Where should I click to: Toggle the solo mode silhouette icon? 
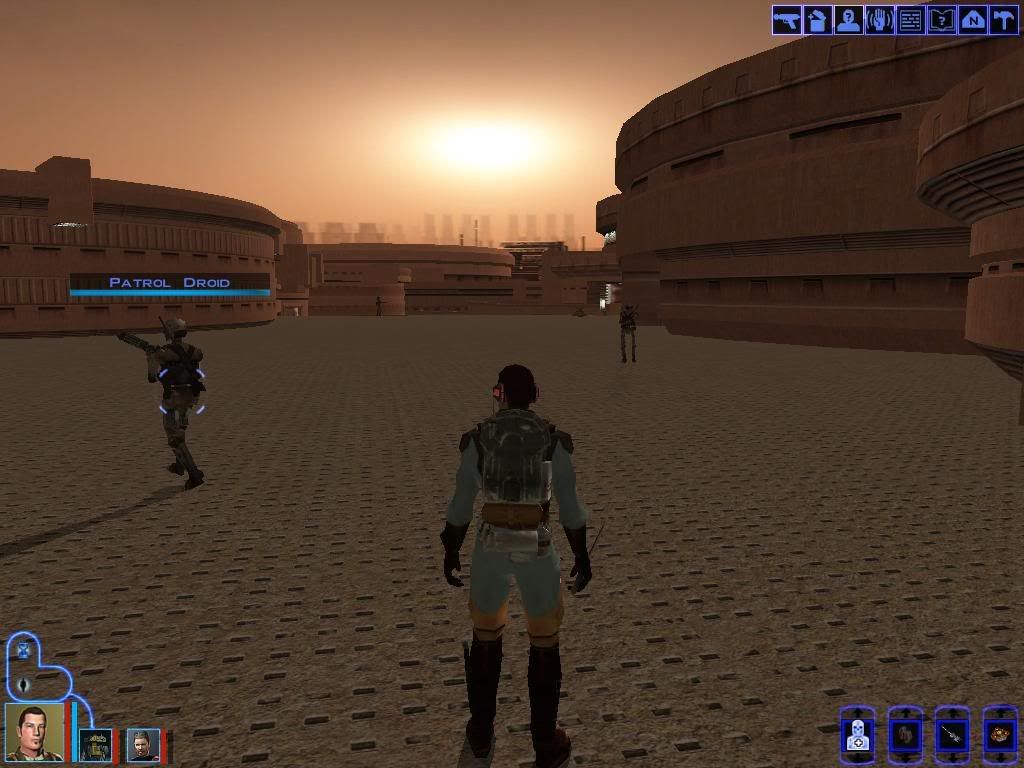click(x=22, y=685)
